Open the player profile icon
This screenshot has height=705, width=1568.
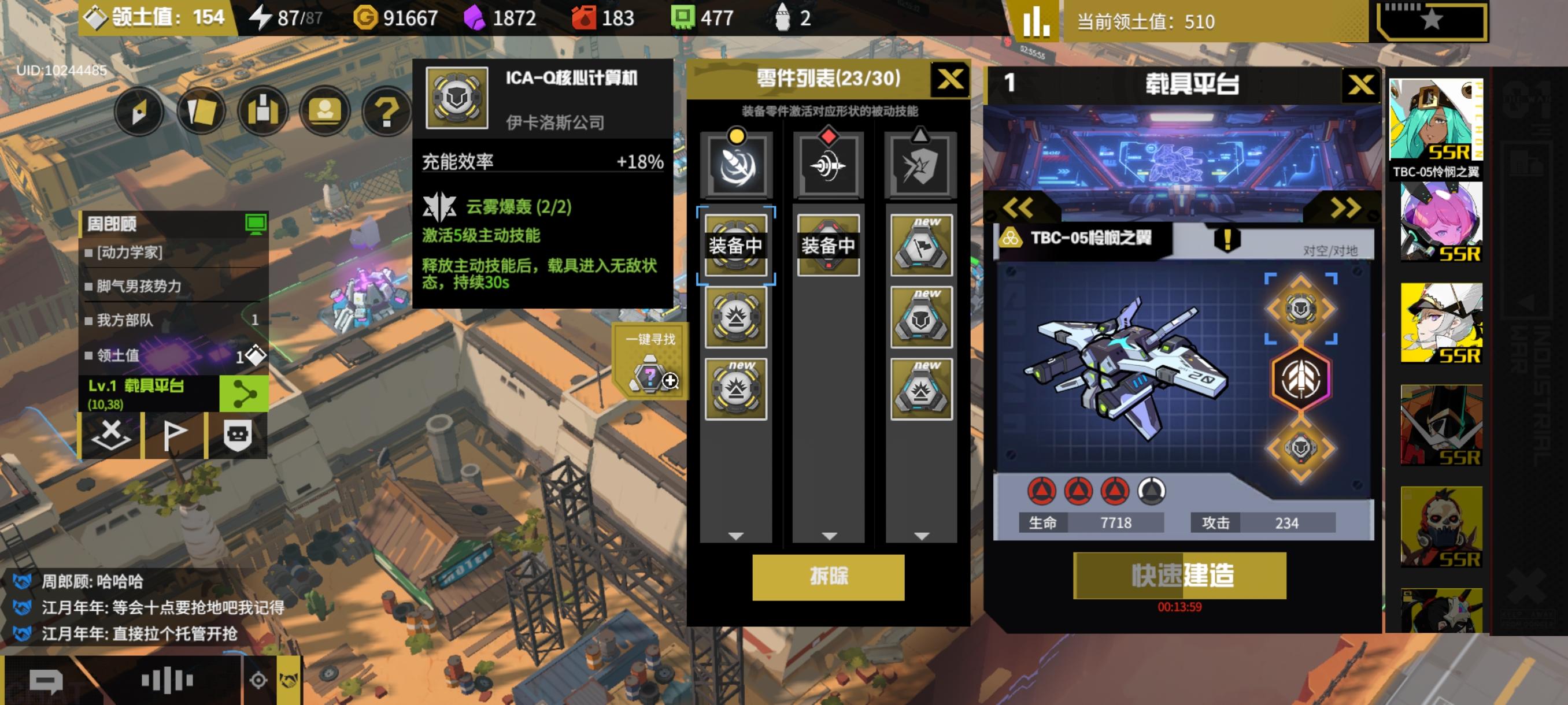[325, 113]
